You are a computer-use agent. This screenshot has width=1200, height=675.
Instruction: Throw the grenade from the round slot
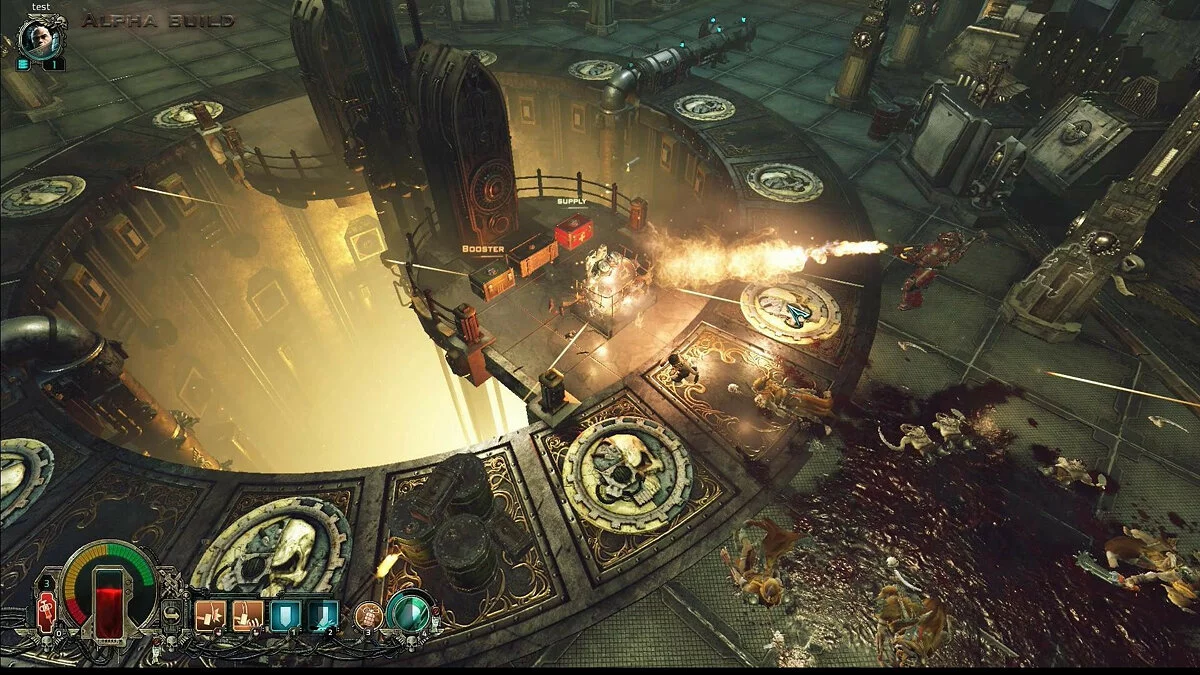coord(367,615)
